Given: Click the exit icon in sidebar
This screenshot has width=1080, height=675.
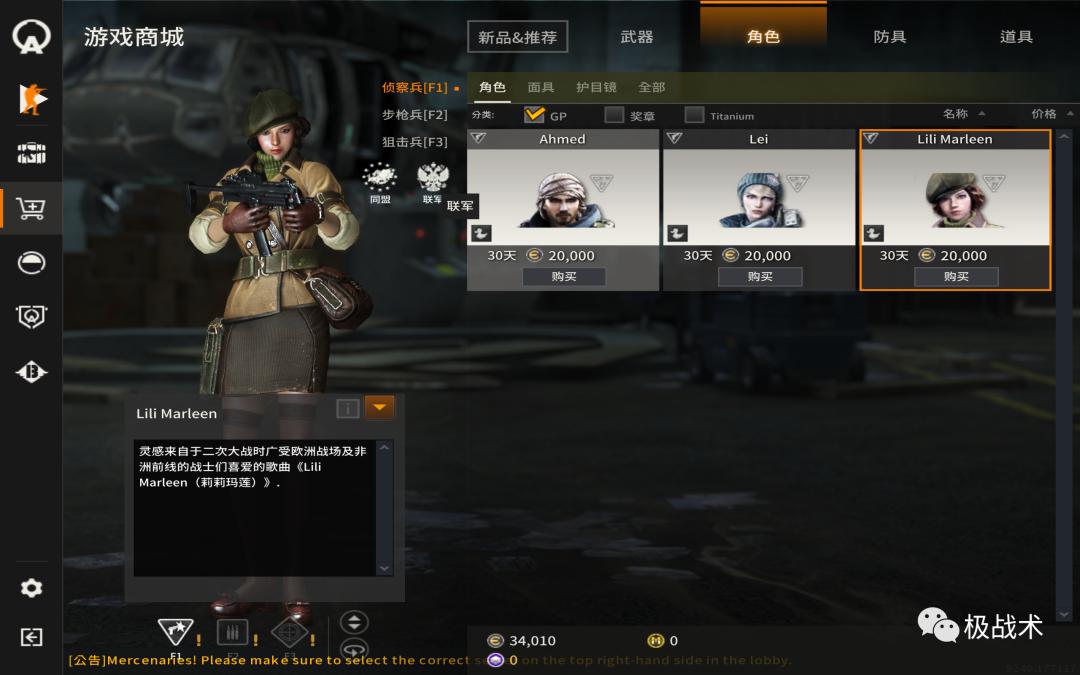Looking at the screenshot, I should tap(31, 637).
